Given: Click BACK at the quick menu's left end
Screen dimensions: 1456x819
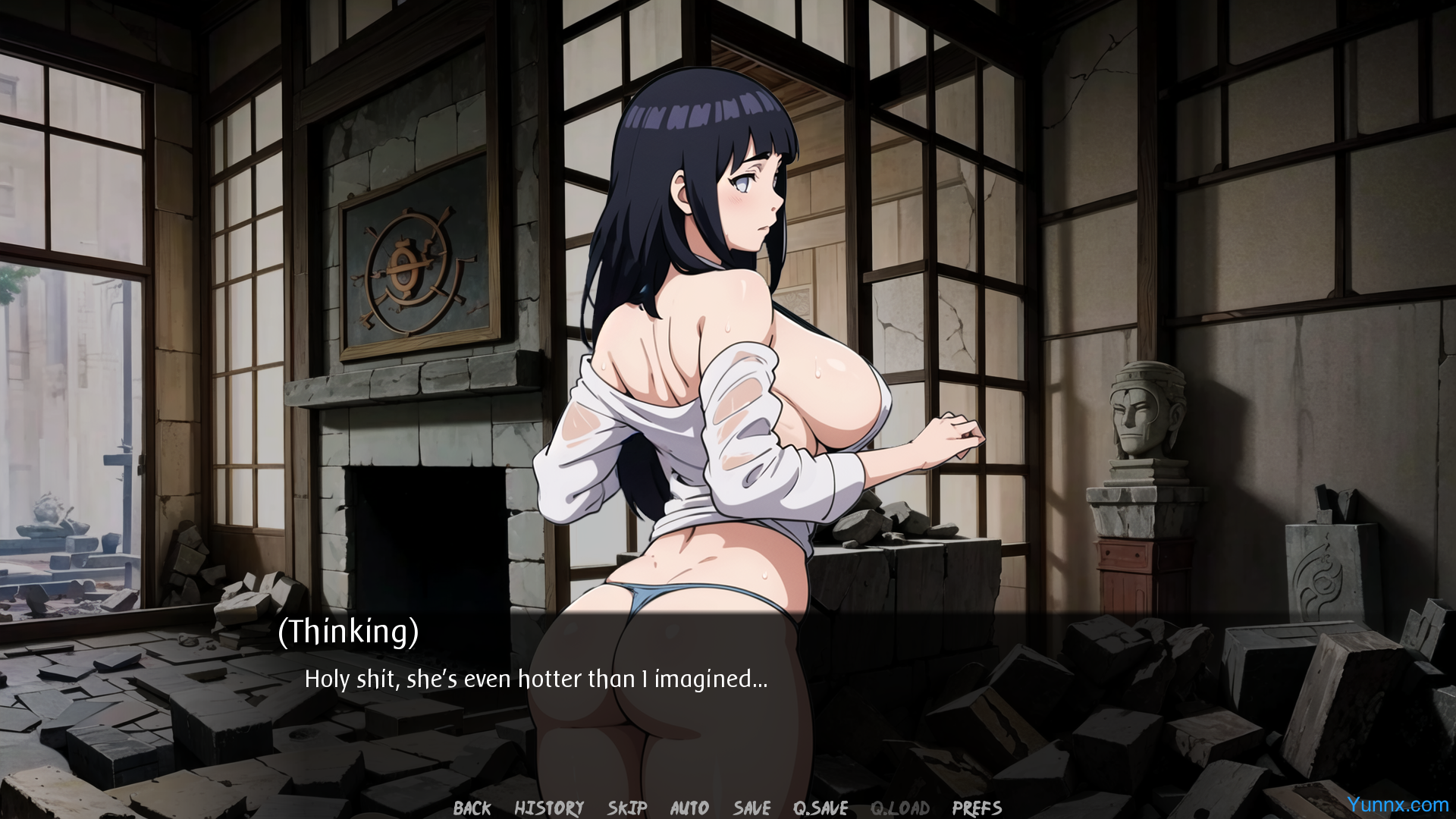Looking at the screenshot, I should (x=471, y=808).
